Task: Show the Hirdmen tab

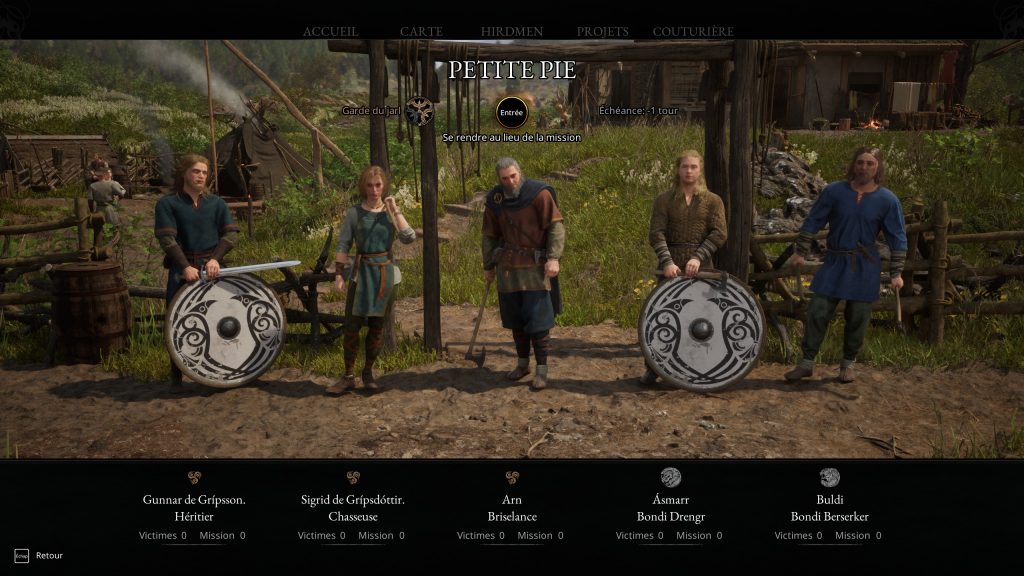Action: click(x=512, y=32)
